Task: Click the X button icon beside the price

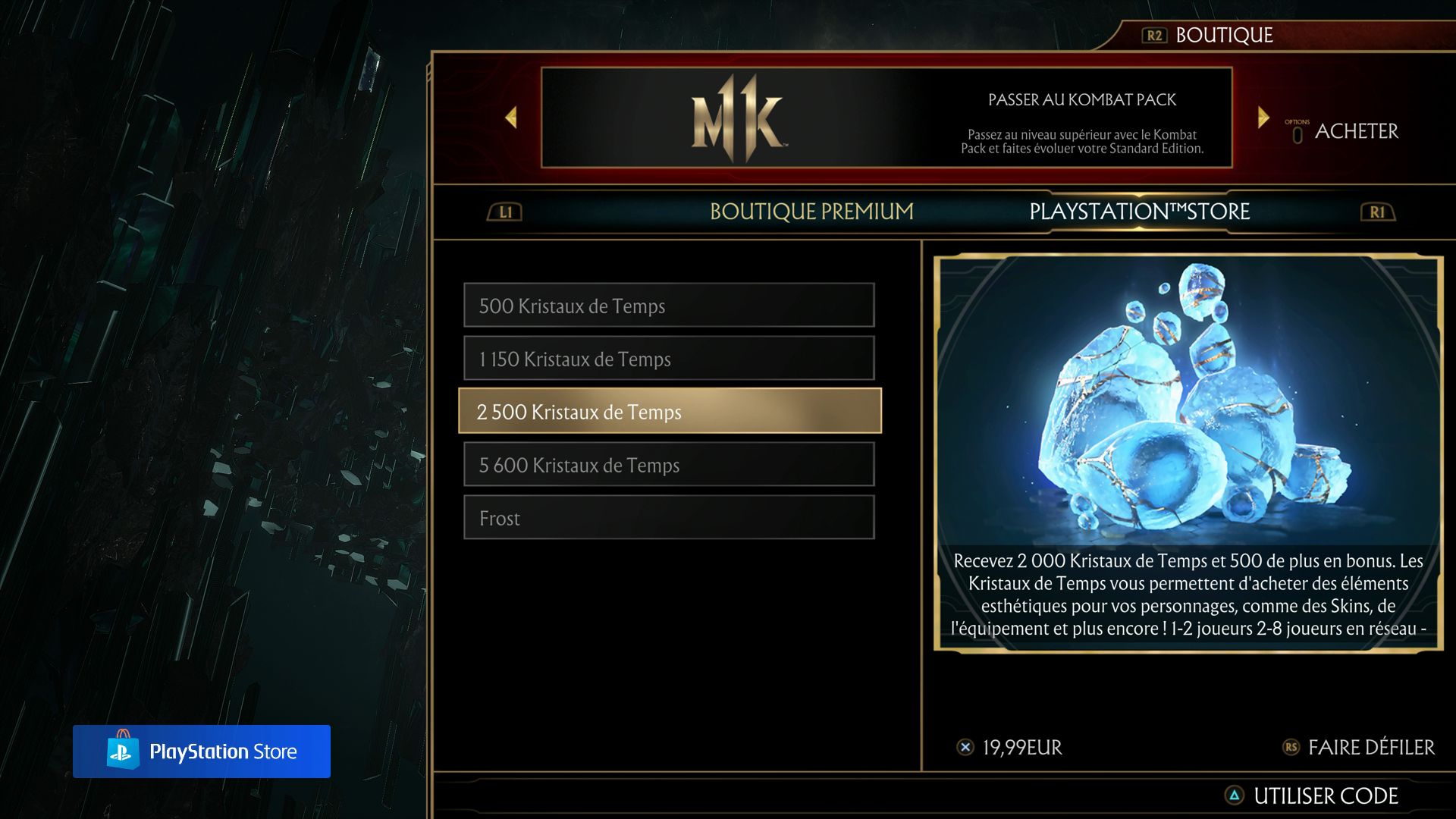Action: point(965,747)
